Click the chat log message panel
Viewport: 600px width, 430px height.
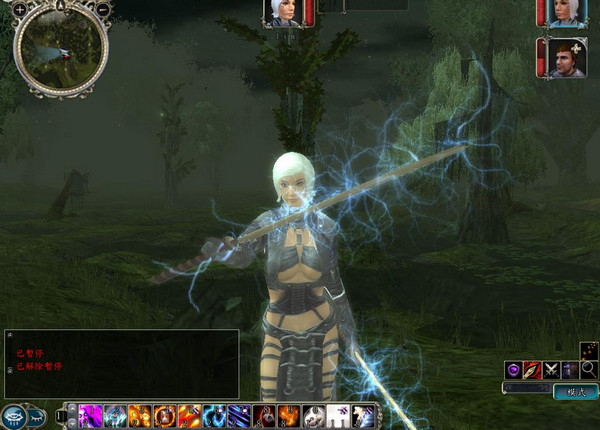[x=122, y=364]
